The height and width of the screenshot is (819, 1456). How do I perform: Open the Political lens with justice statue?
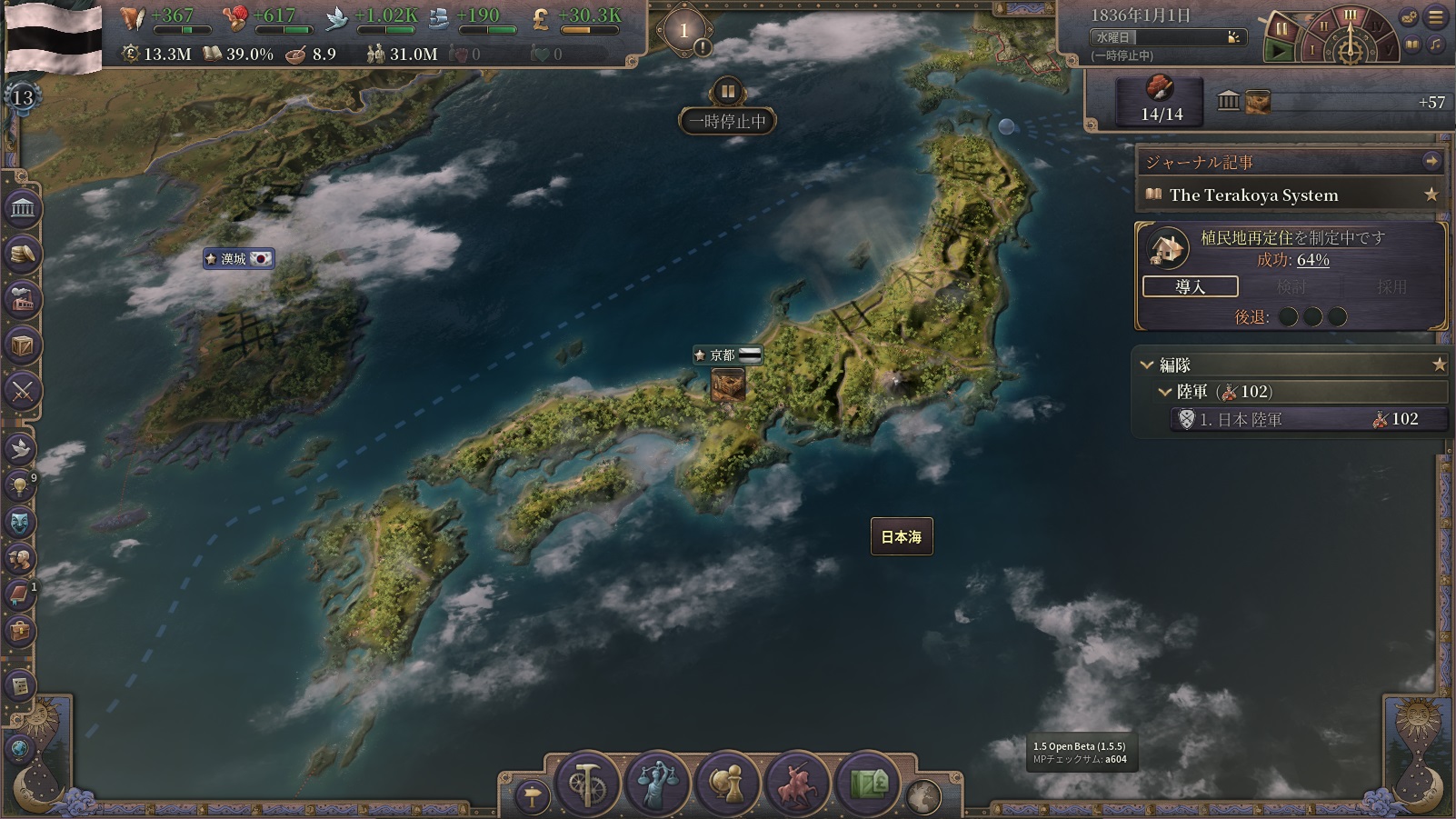[x=656, y=784]
